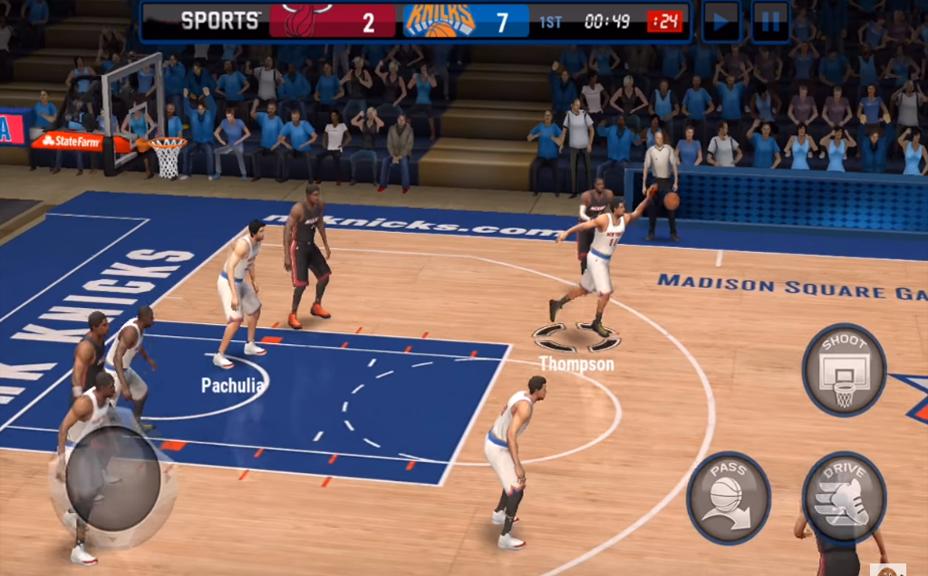The width and height of the screenshot is (928, 576).
Task: Touch the virtual movement joystick
Action: click(x=113, y=479)
